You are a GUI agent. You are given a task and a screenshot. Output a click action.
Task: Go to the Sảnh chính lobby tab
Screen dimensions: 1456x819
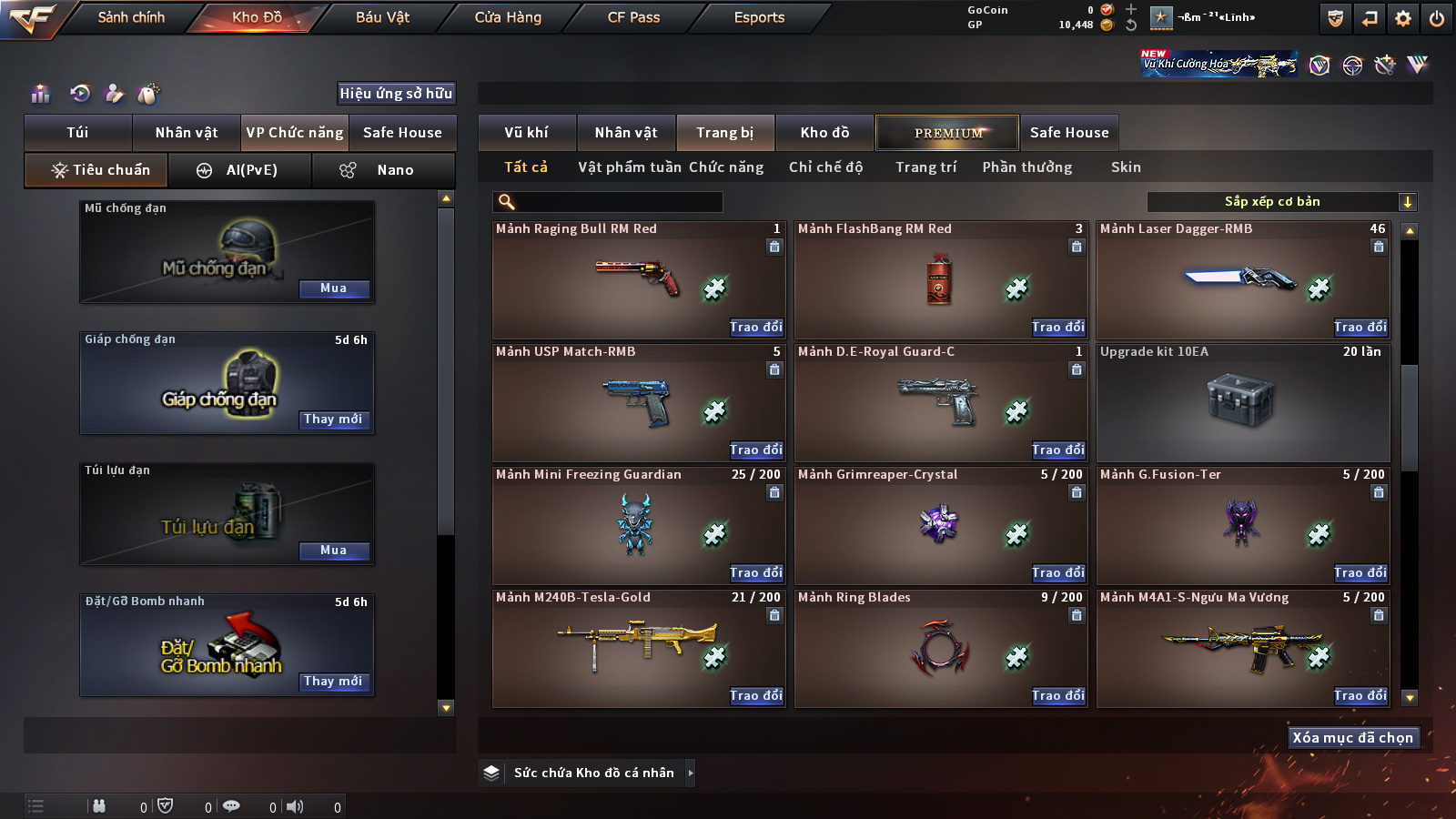point(131,17)
